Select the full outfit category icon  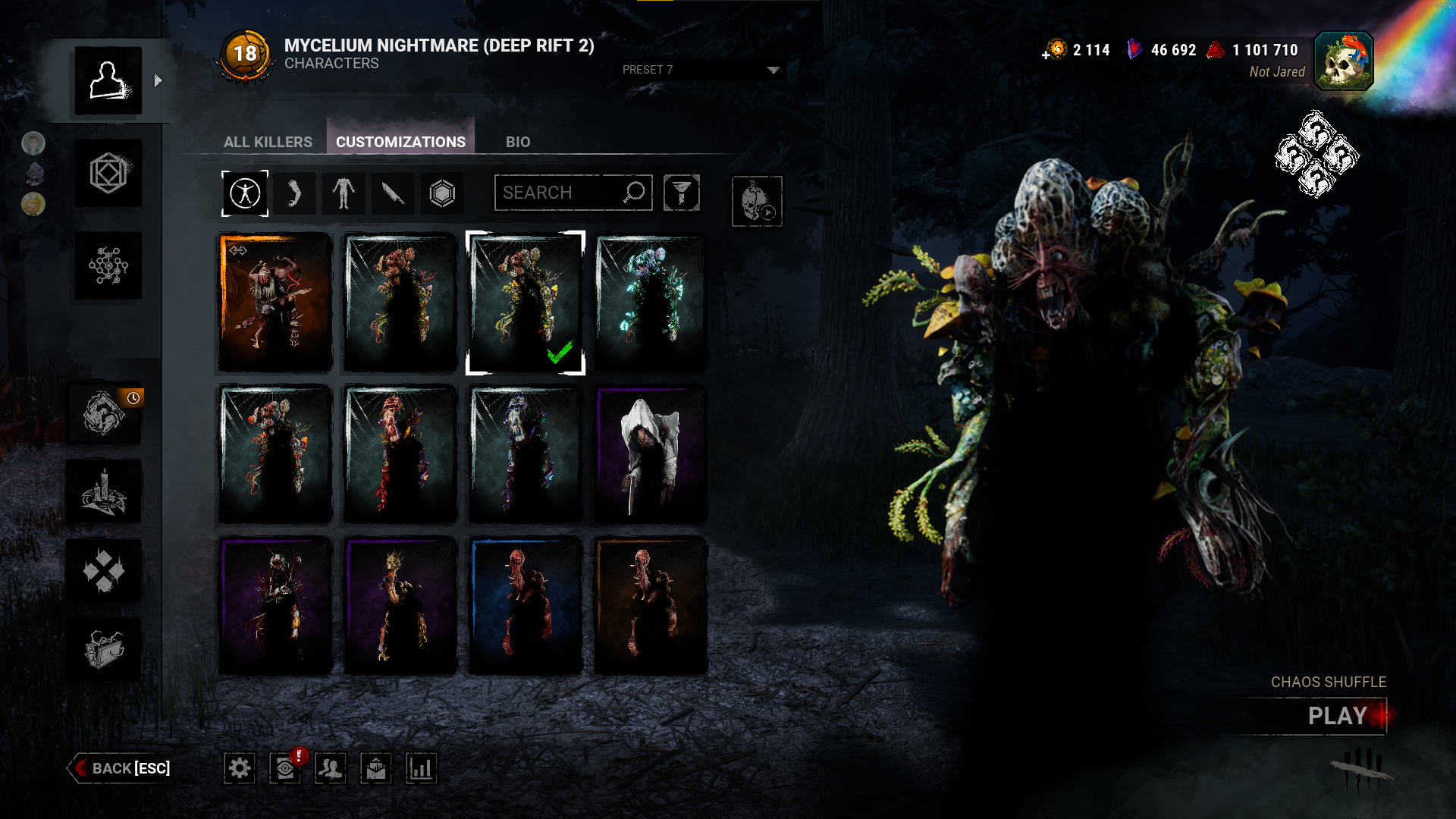pyautogui.click(x=245, y=193)
